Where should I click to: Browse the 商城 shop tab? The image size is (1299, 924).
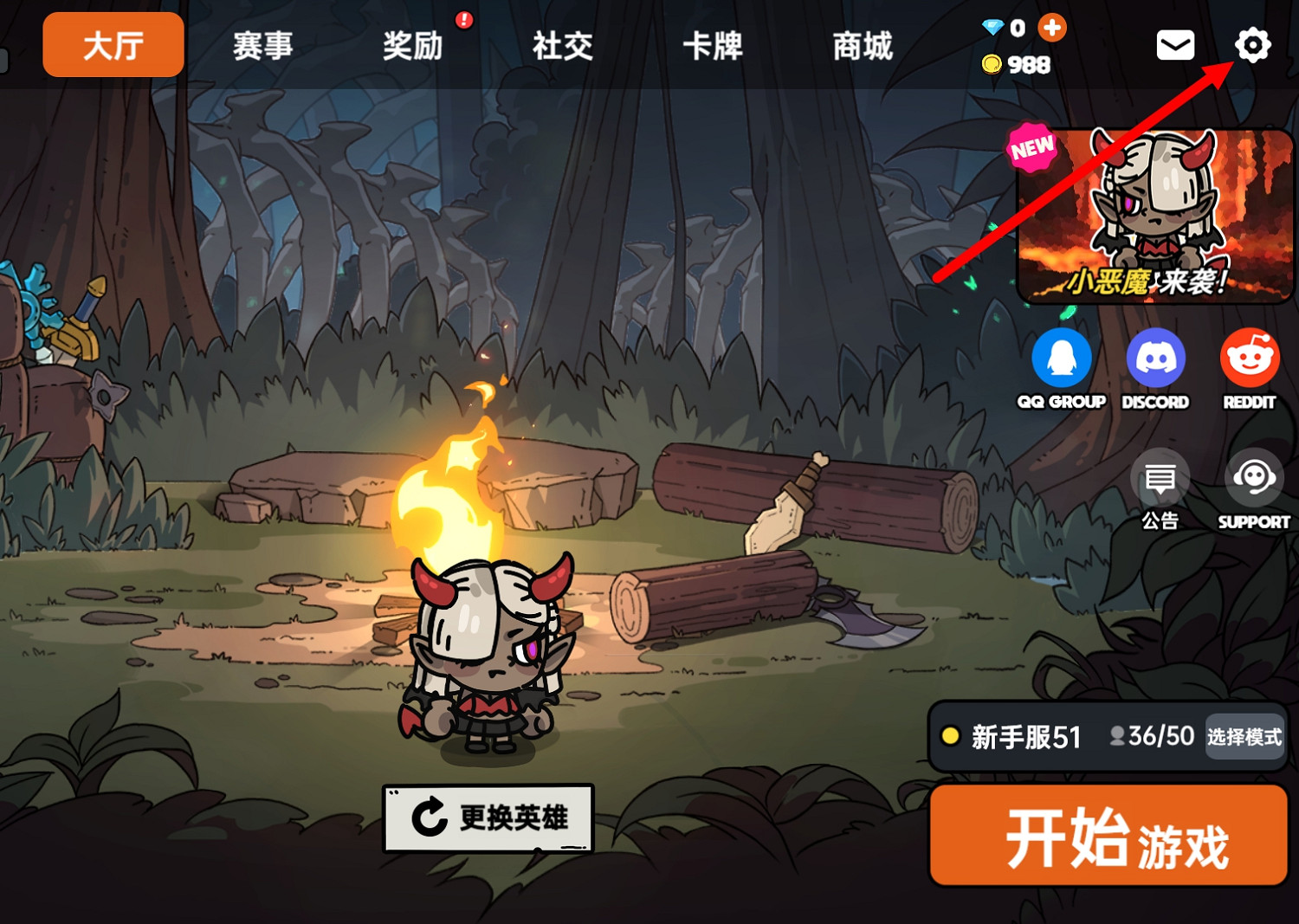pyautogui.click(x=861, y=47)
